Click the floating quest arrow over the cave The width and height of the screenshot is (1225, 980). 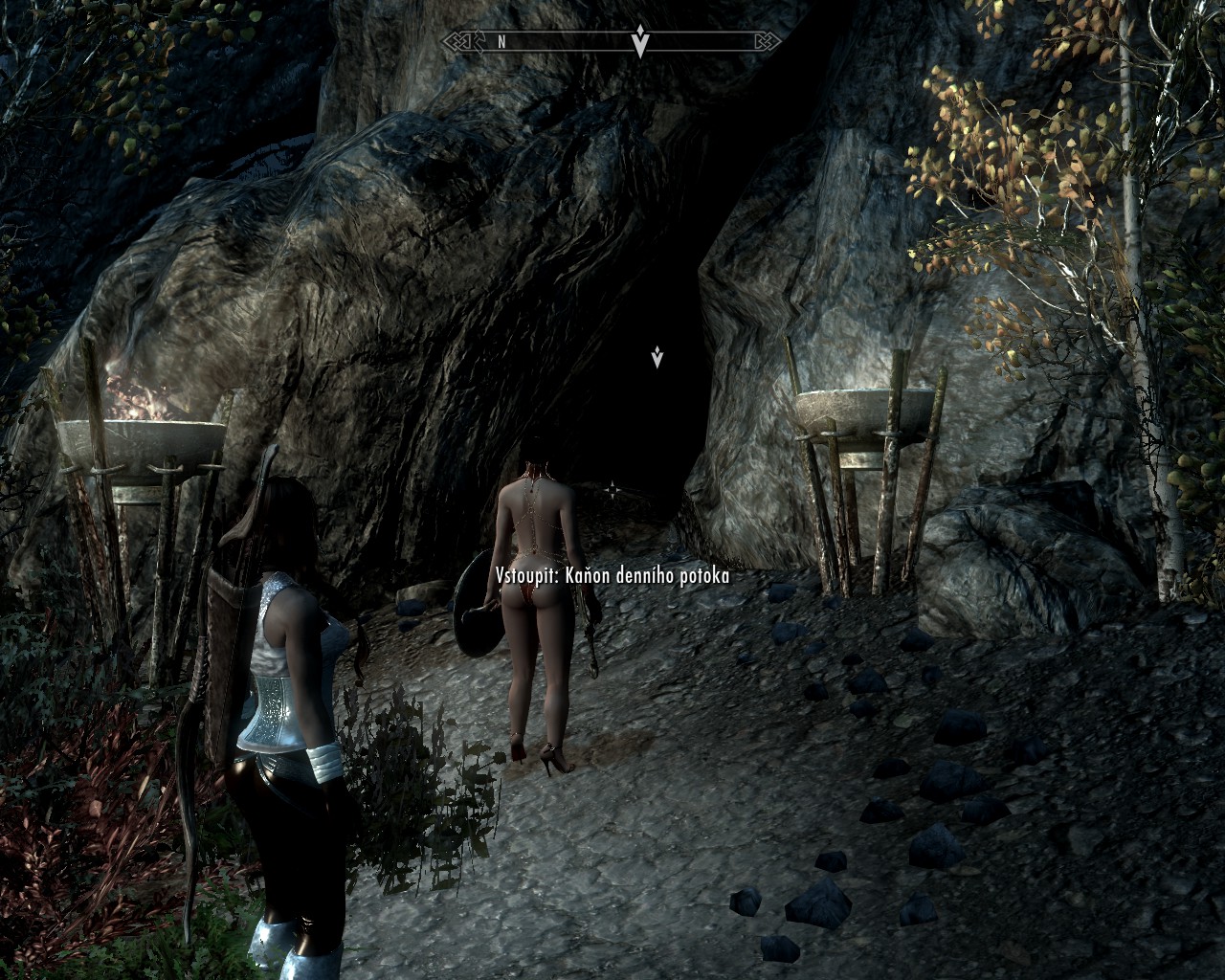pyautogui.click(x=657, y=358)
